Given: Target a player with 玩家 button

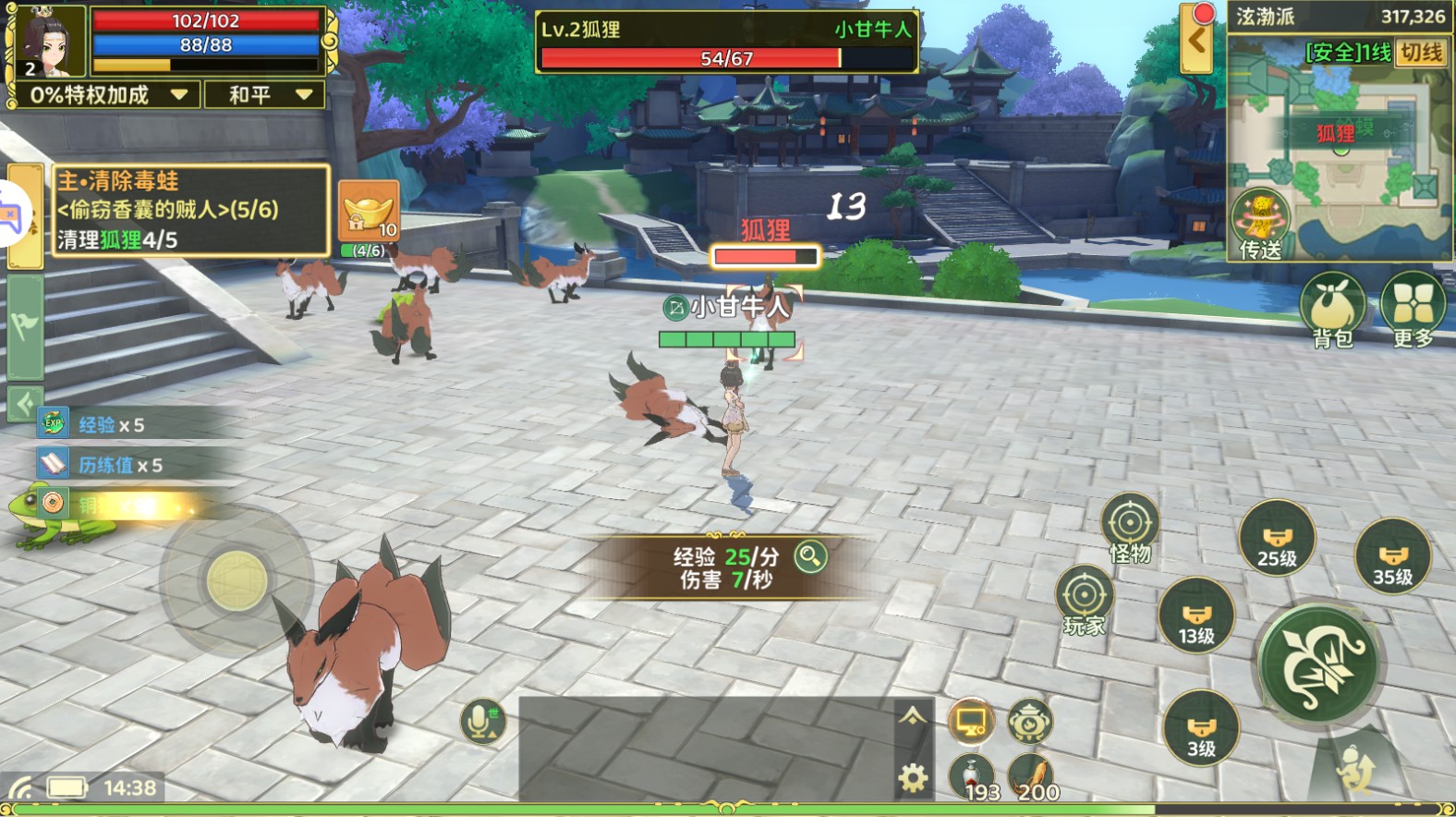Looking at the screenshot, I should (x=1085, y=599).
